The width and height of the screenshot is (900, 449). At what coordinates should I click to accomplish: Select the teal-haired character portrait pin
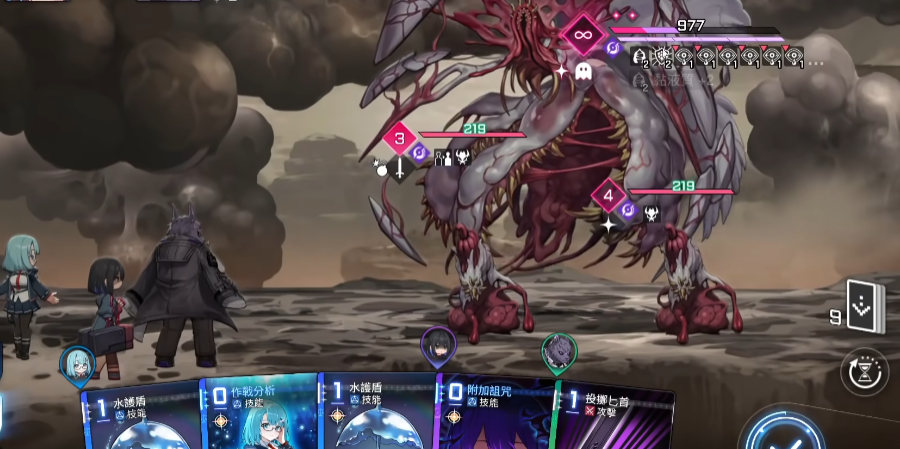(77, 363)
